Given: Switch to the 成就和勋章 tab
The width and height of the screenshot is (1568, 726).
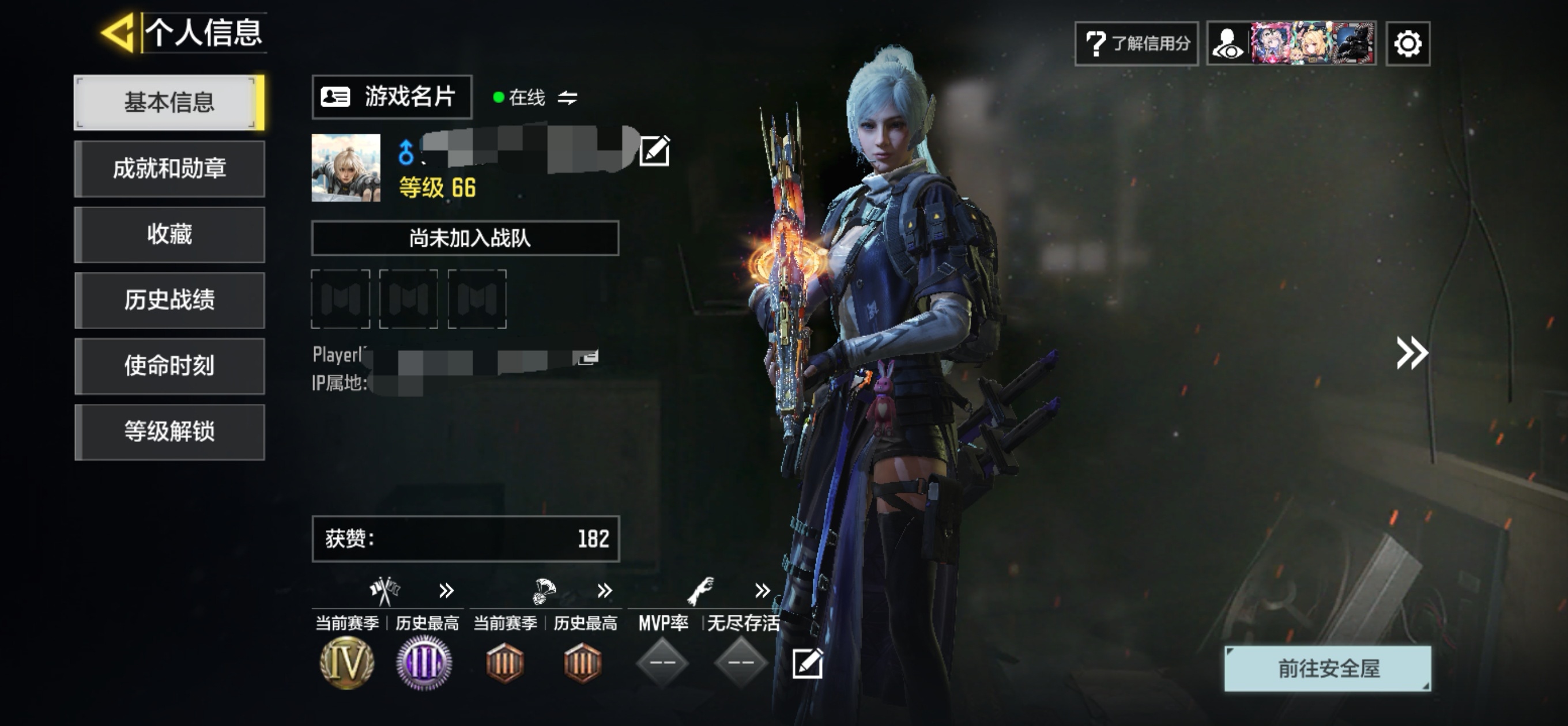Looking at the screenshot, I should 169,169.
